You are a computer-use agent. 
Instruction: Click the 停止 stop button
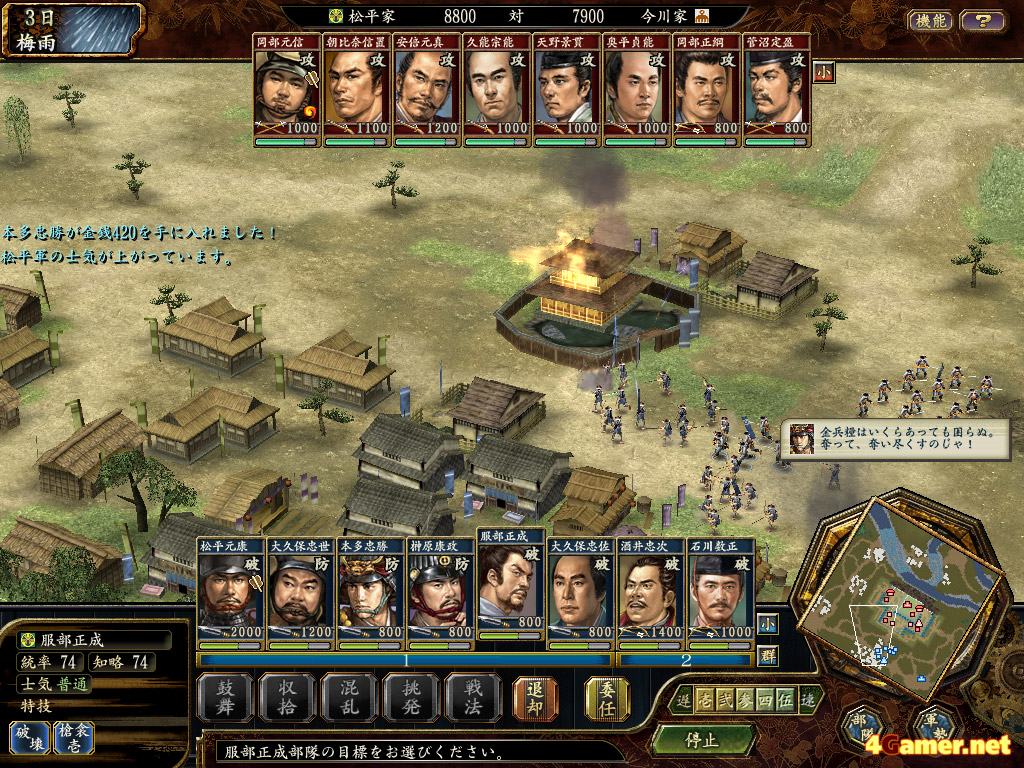[702, 741]
